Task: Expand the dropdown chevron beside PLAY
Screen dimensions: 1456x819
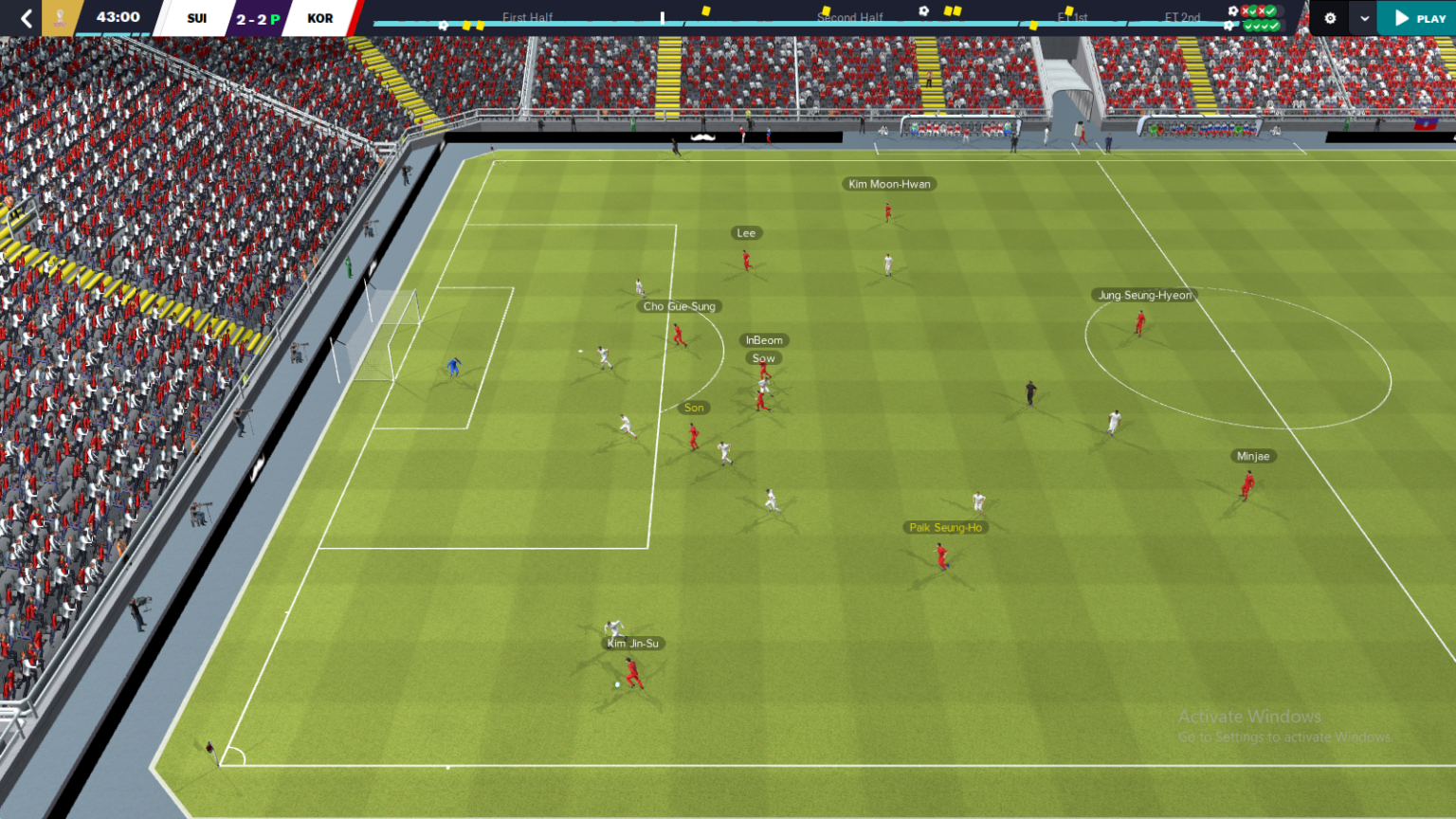Action: click(x=1363, y=17)
